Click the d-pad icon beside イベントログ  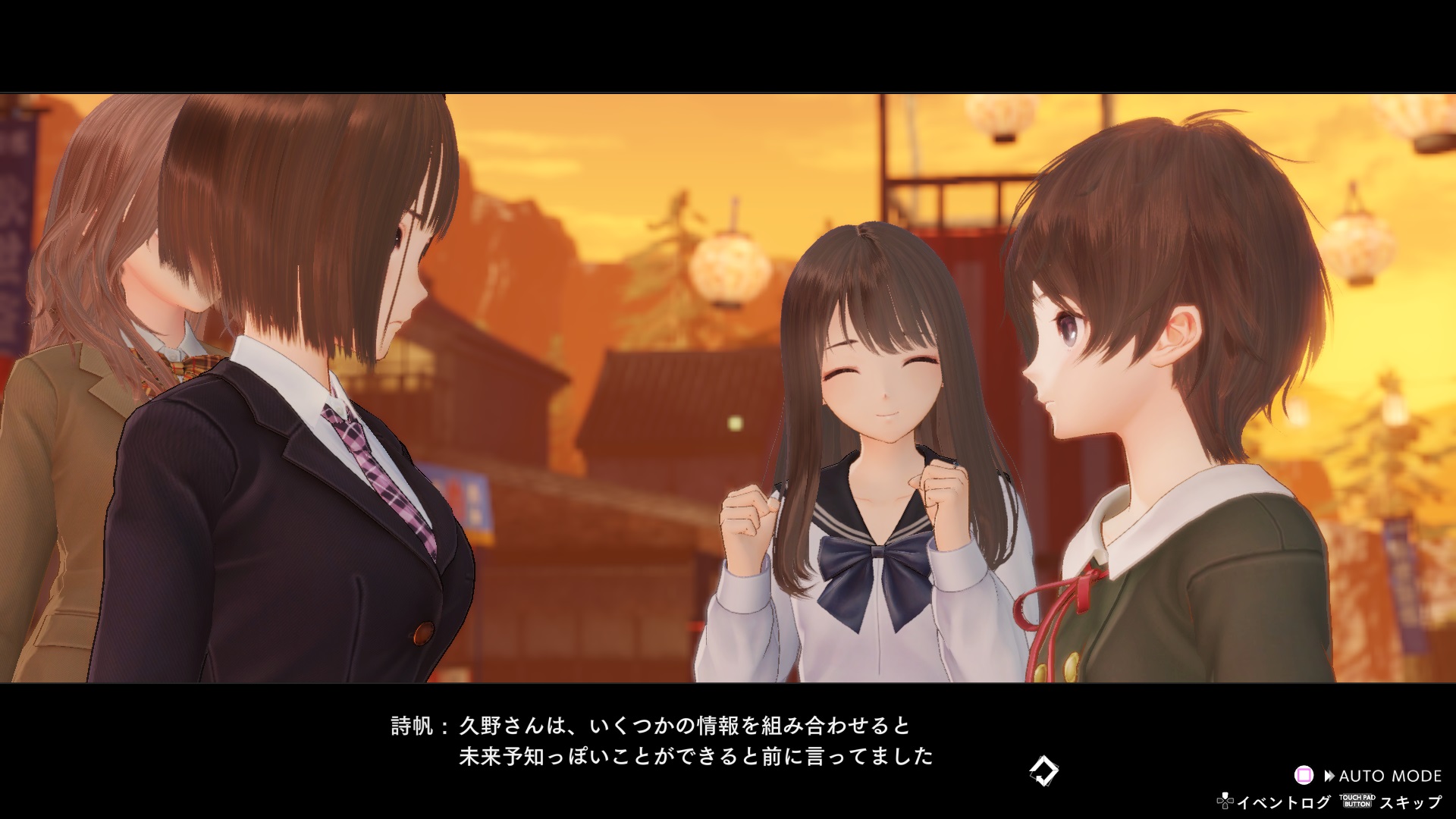coord(1225,802)
